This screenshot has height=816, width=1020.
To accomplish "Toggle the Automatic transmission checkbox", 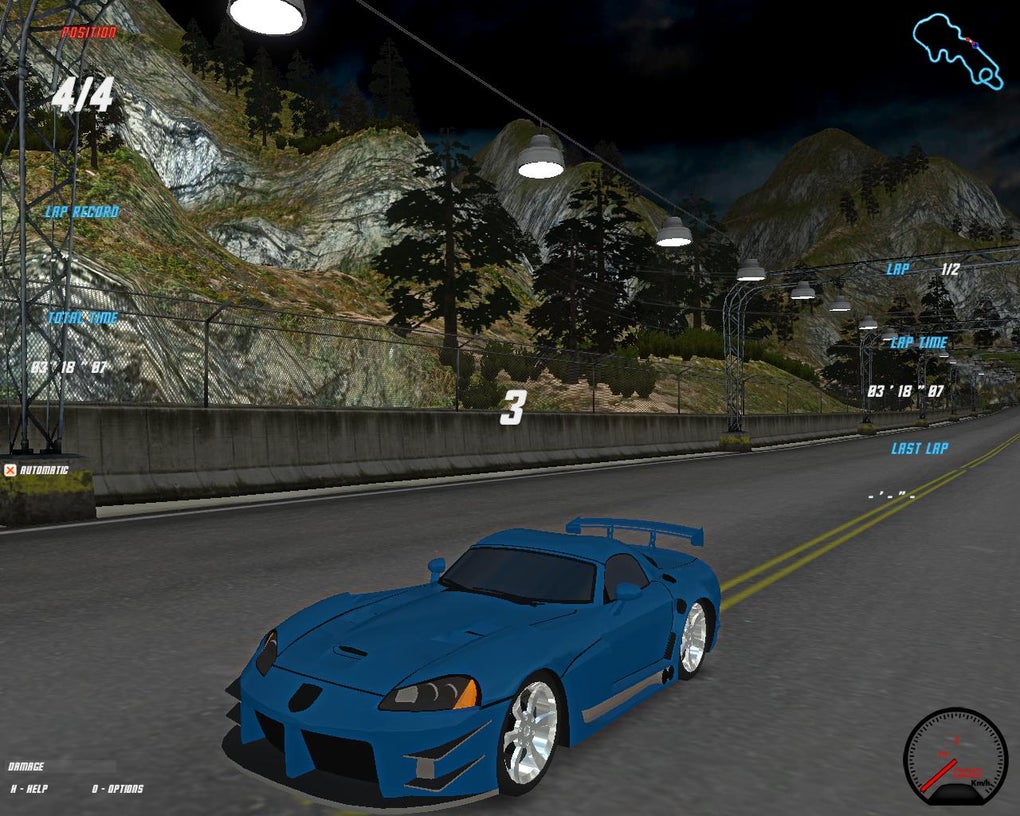I will [x=10, y=470].
